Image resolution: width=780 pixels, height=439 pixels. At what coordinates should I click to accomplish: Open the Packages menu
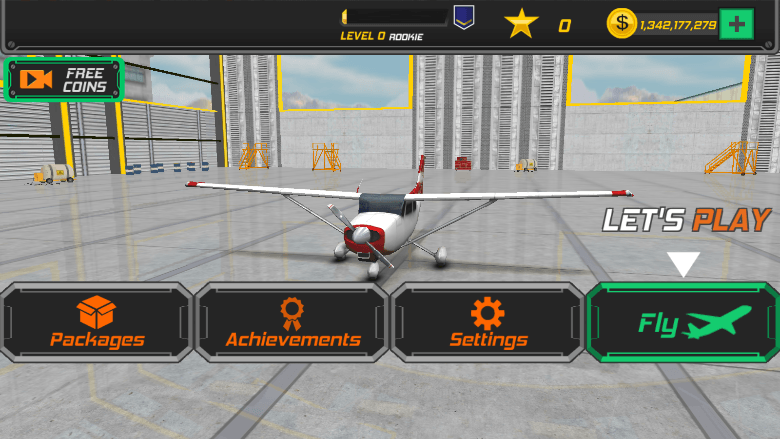pos(97,322)
